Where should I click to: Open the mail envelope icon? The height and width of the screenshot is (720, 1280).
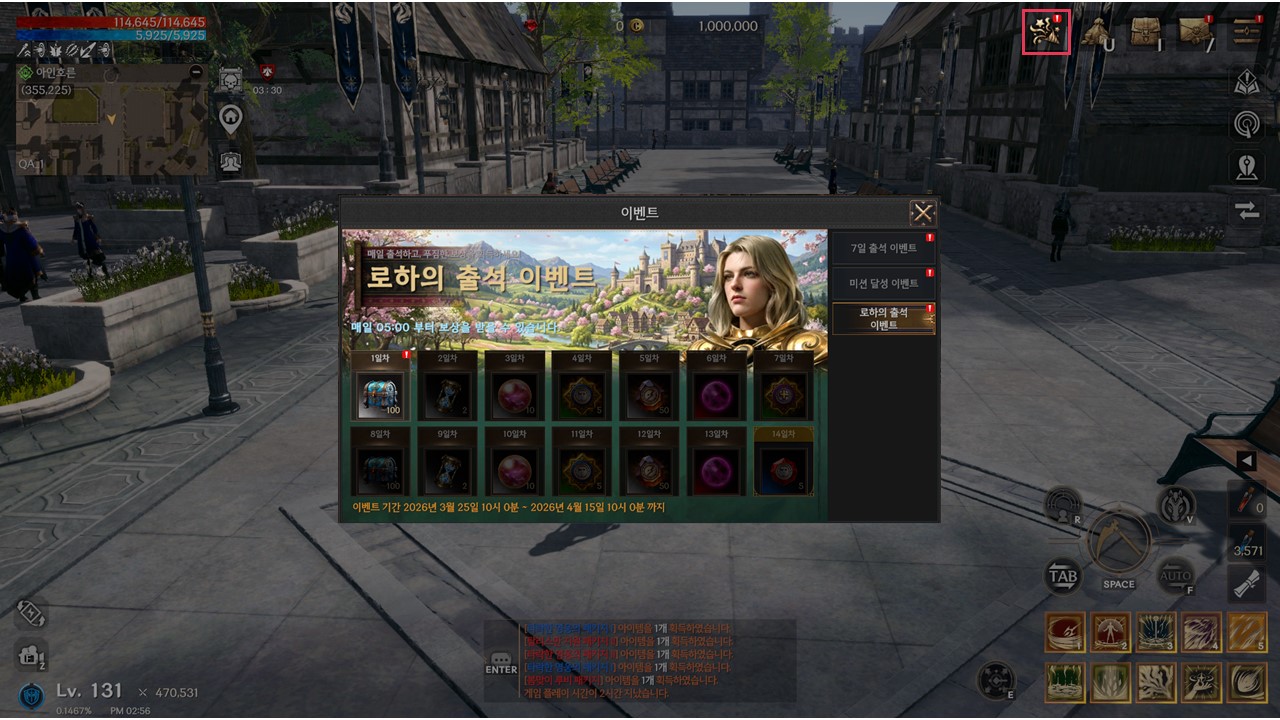(x=1195, y=32)
